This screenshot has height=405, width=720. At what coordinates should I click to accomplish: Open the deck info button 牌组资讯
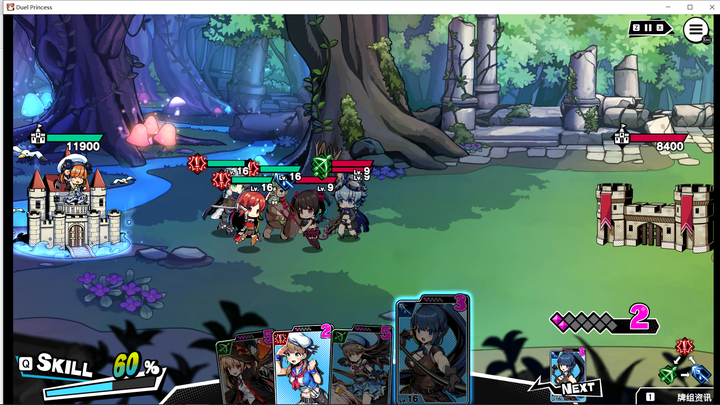(x=678, y=397)
